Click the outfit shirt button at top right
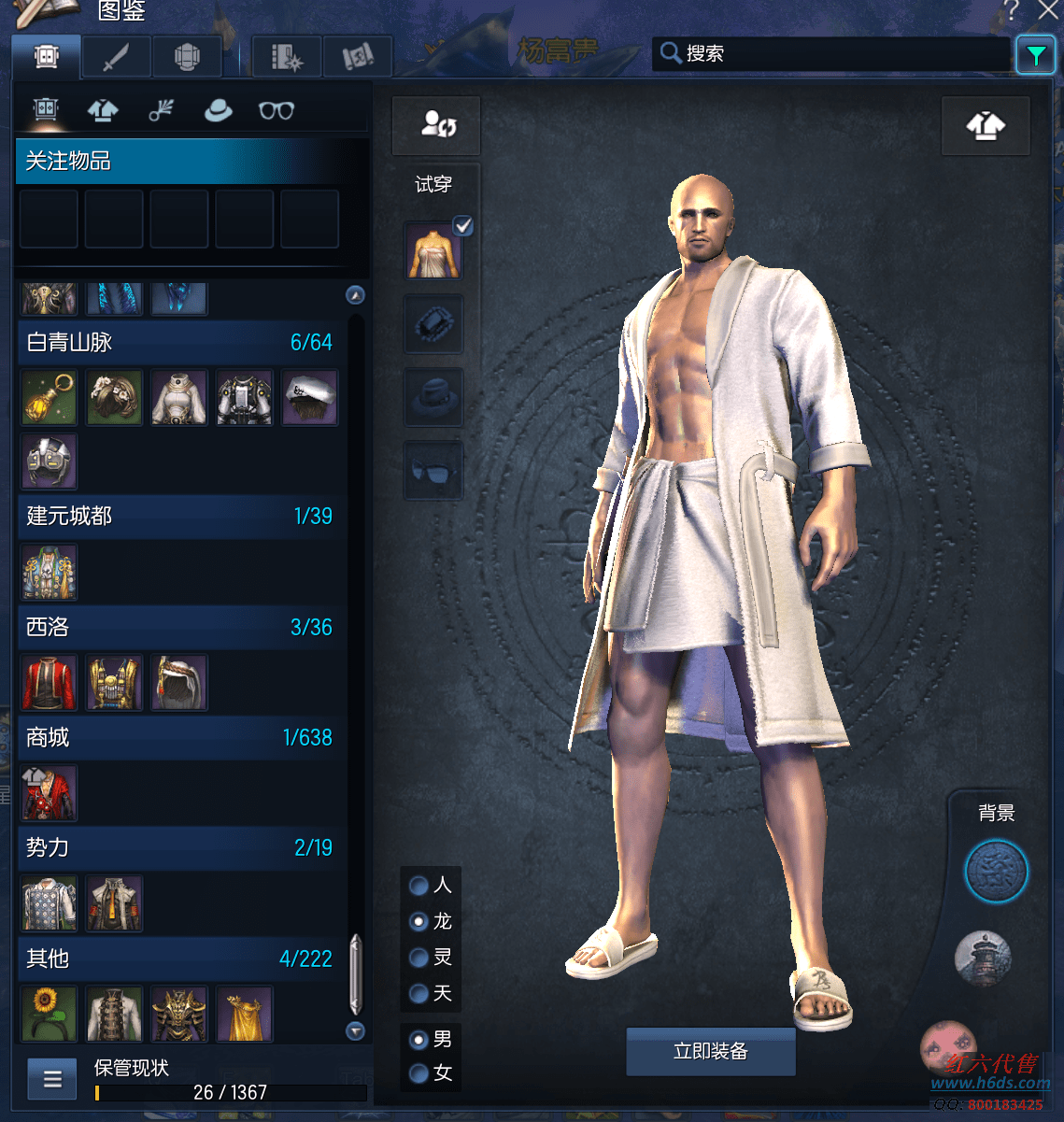This screenshot has width=1064, height=1122. click(x=985, y=125)
